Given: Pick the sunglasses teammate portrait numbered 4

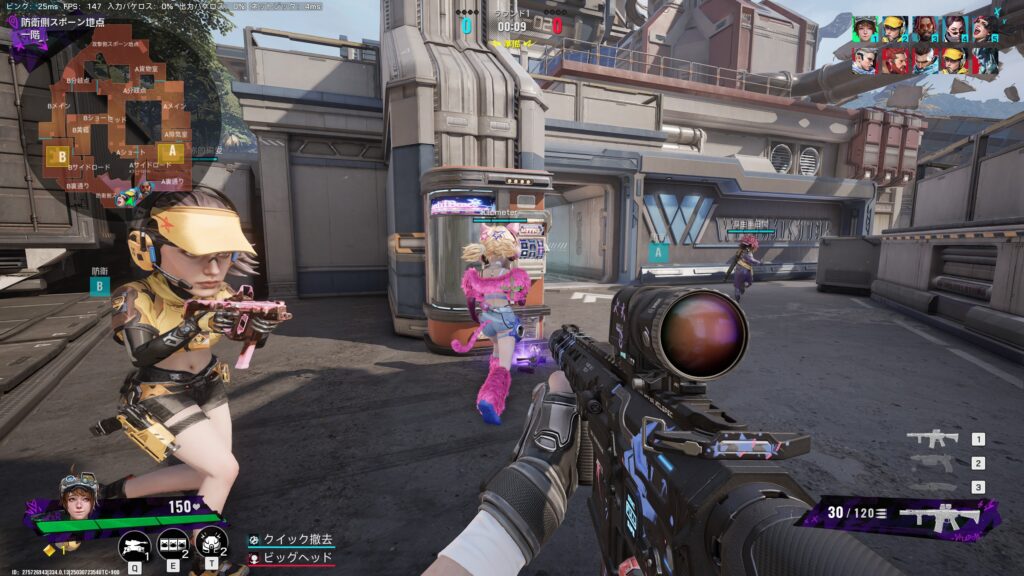Looking at the screenshot, I should 955,29.
